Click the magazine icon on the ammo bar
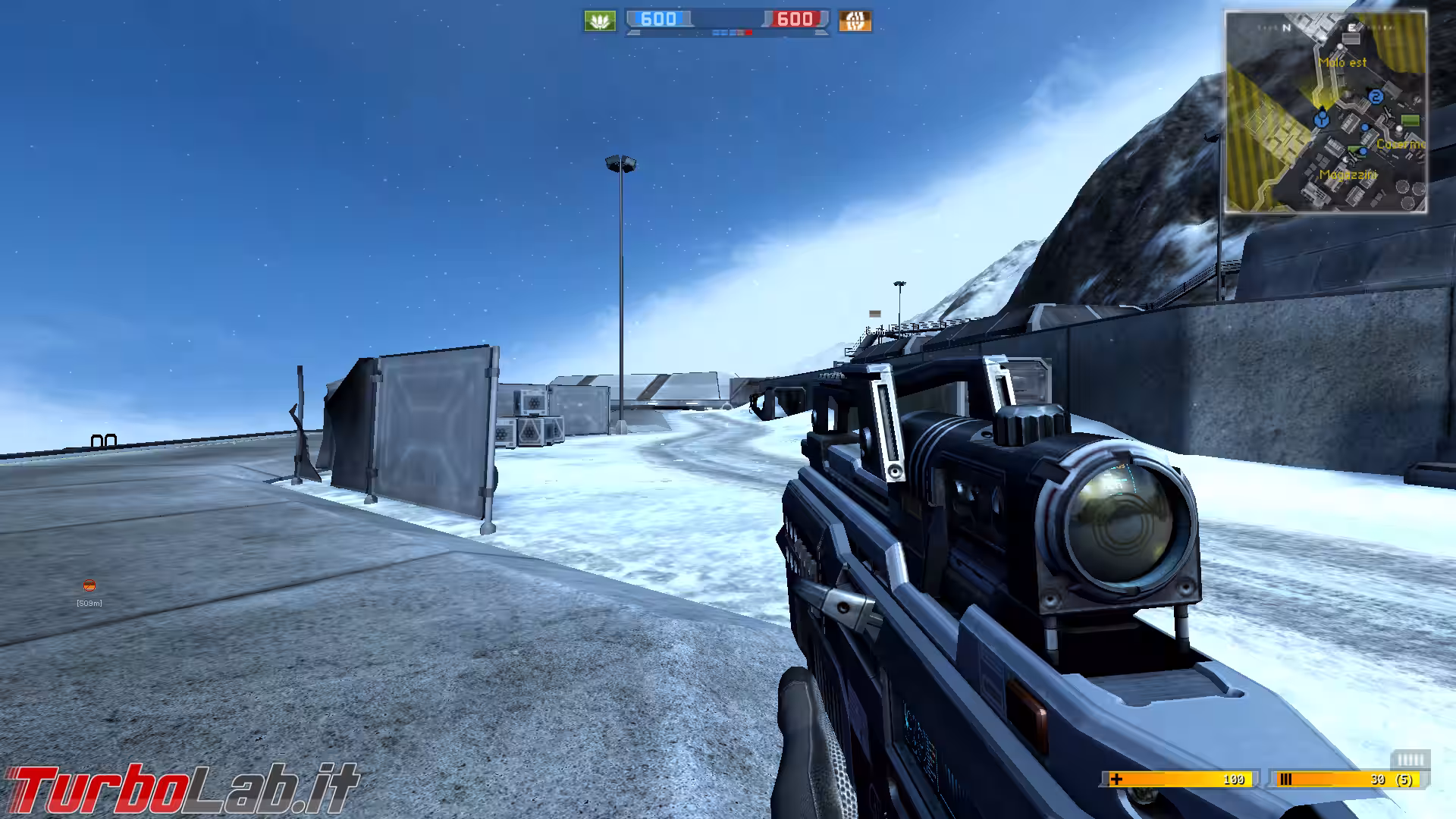The image size is (1456, 819). 1285,780
